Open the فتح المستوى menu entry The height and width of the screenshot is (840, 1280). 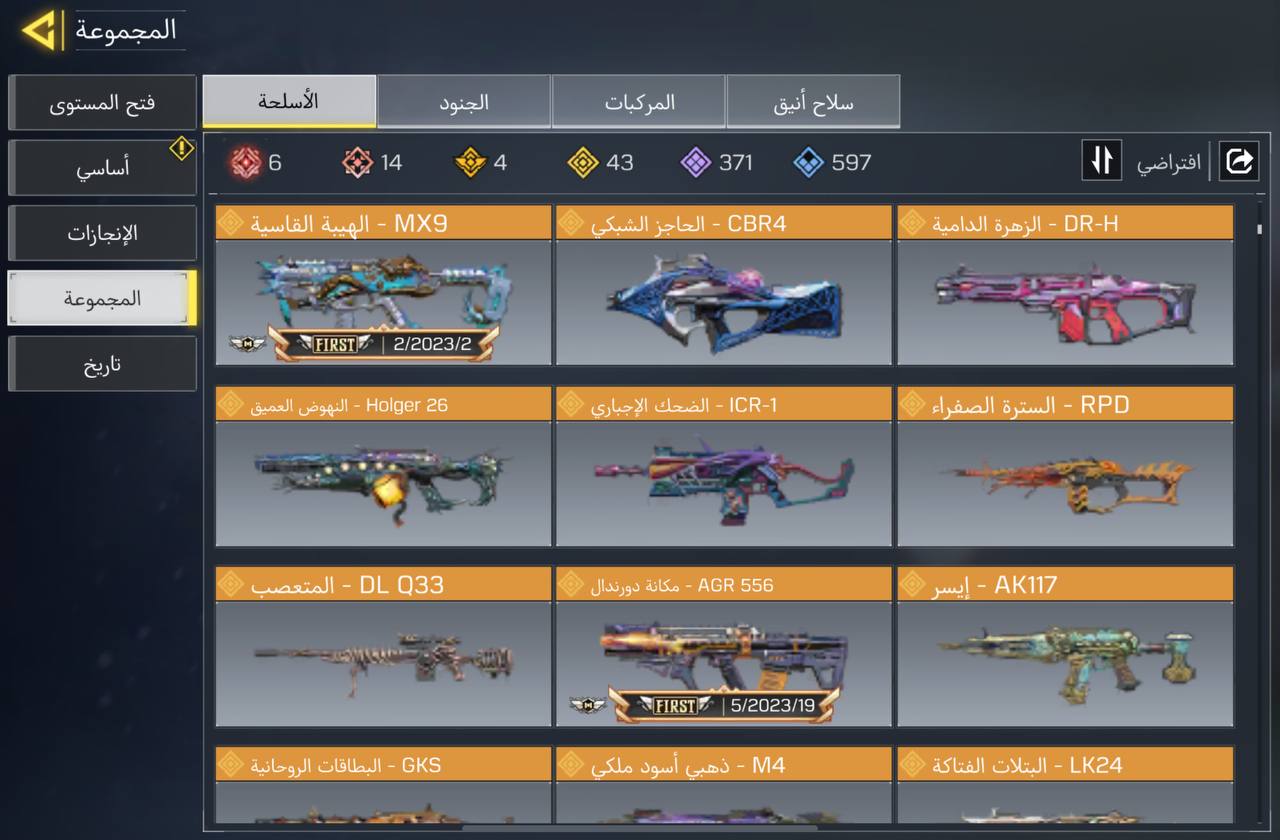coord(102,103)
